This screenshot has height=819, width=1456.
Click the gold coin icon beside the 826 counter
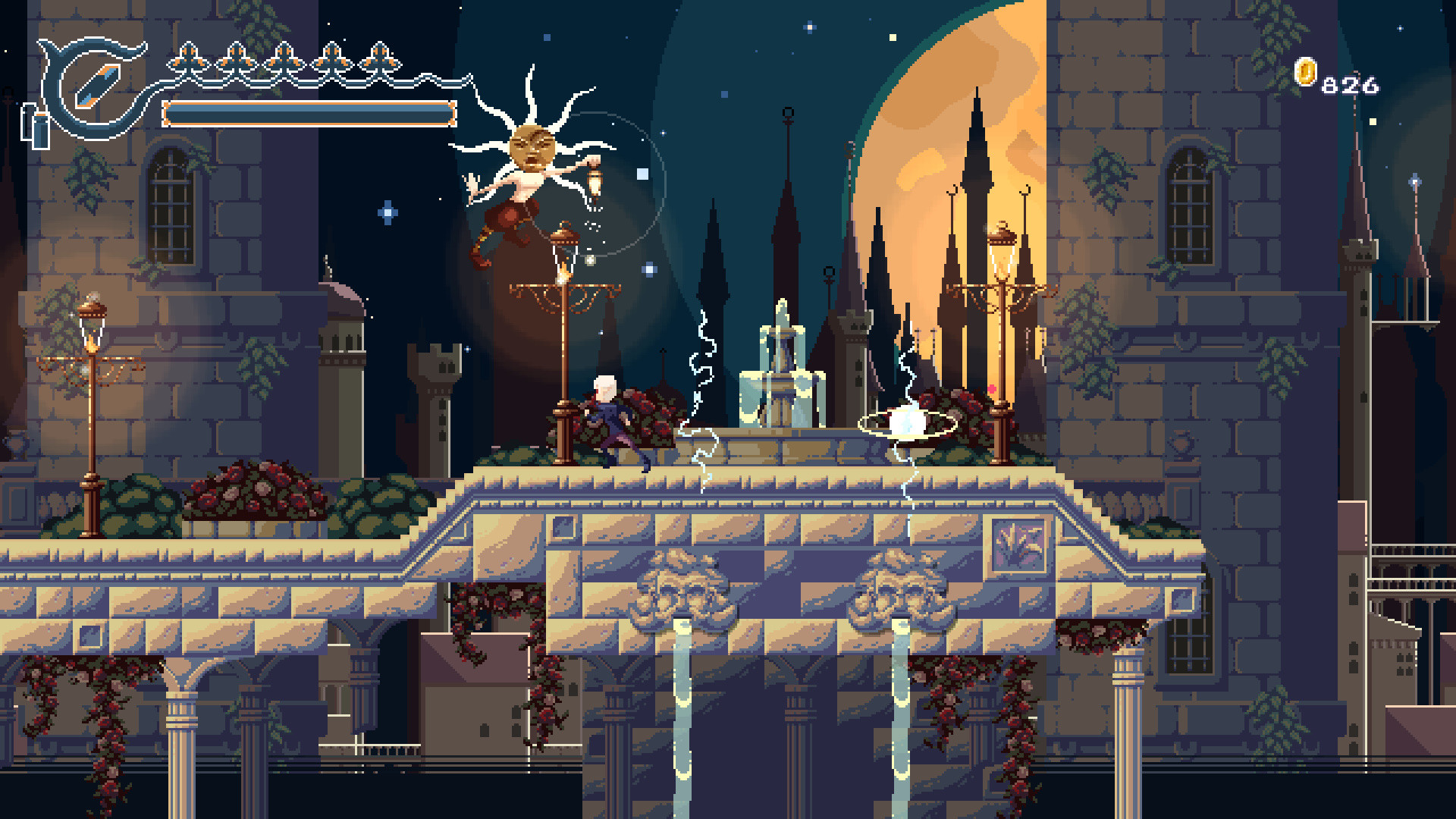click(x=1306, y=70)
